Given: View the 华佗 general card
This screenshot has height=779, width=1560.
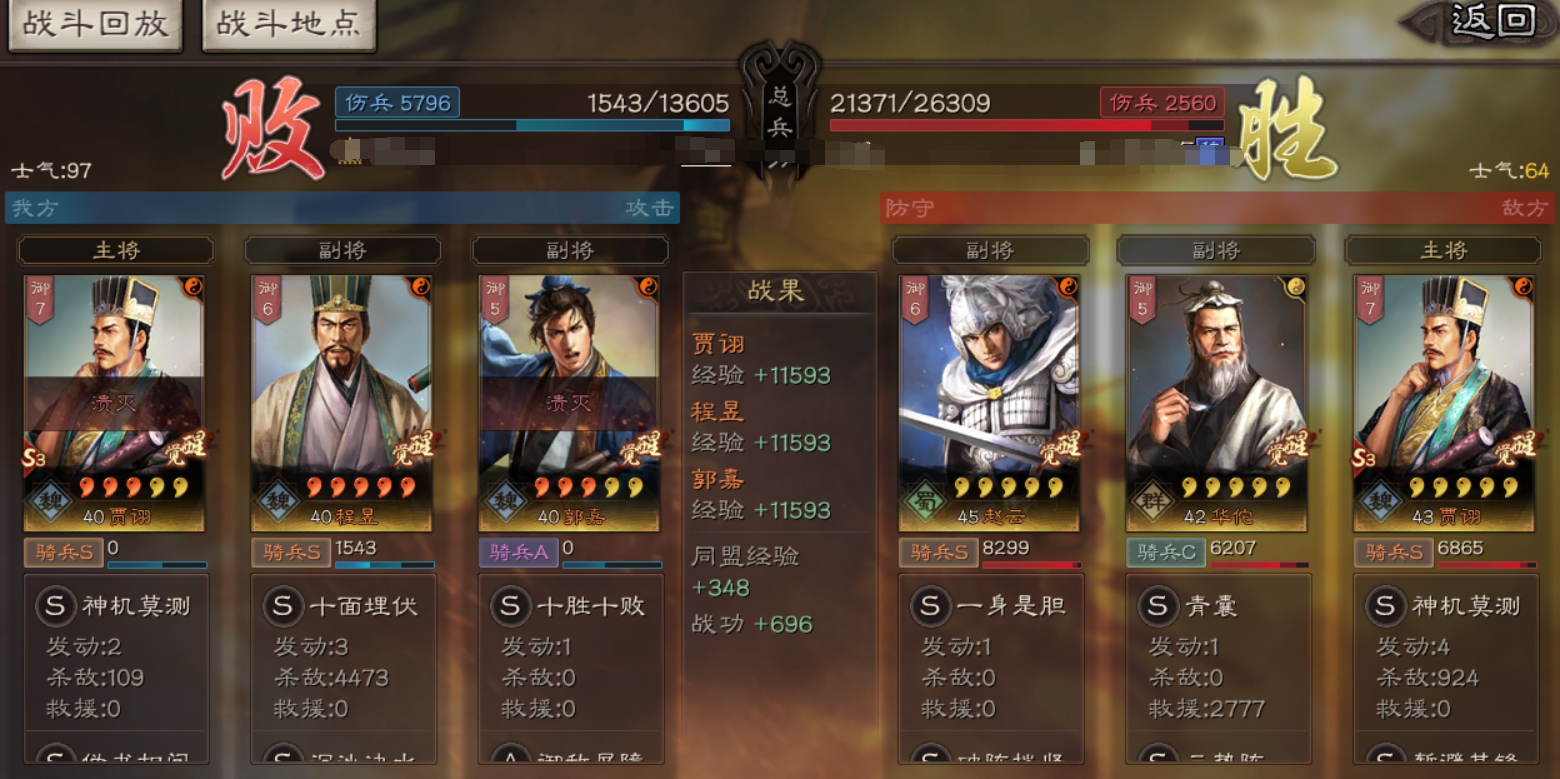Looking at the screenshot, I should [x=1216, y=402].
